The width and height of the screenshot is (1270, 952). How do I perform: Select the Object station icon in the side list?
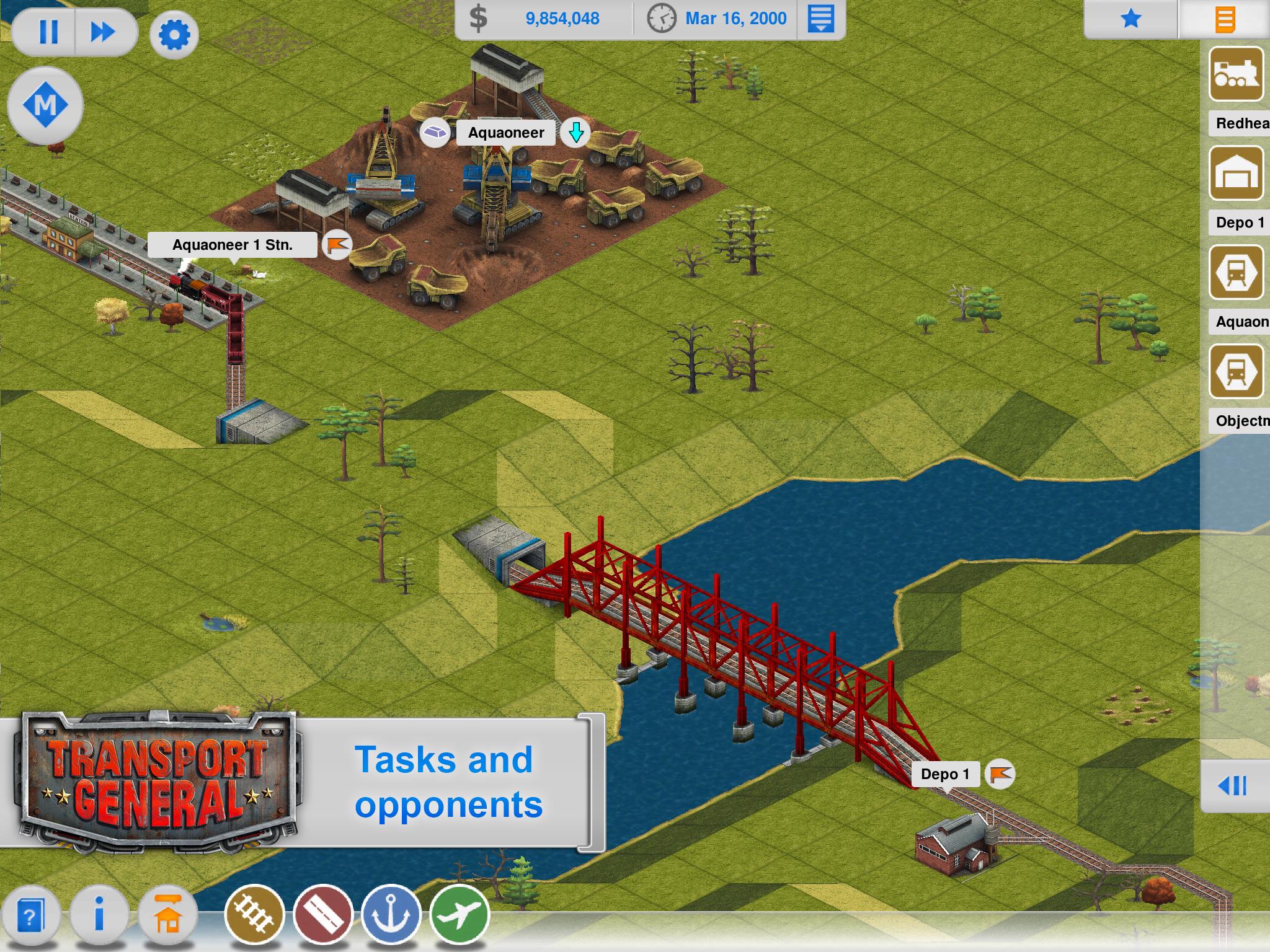tap(1236, 372)
